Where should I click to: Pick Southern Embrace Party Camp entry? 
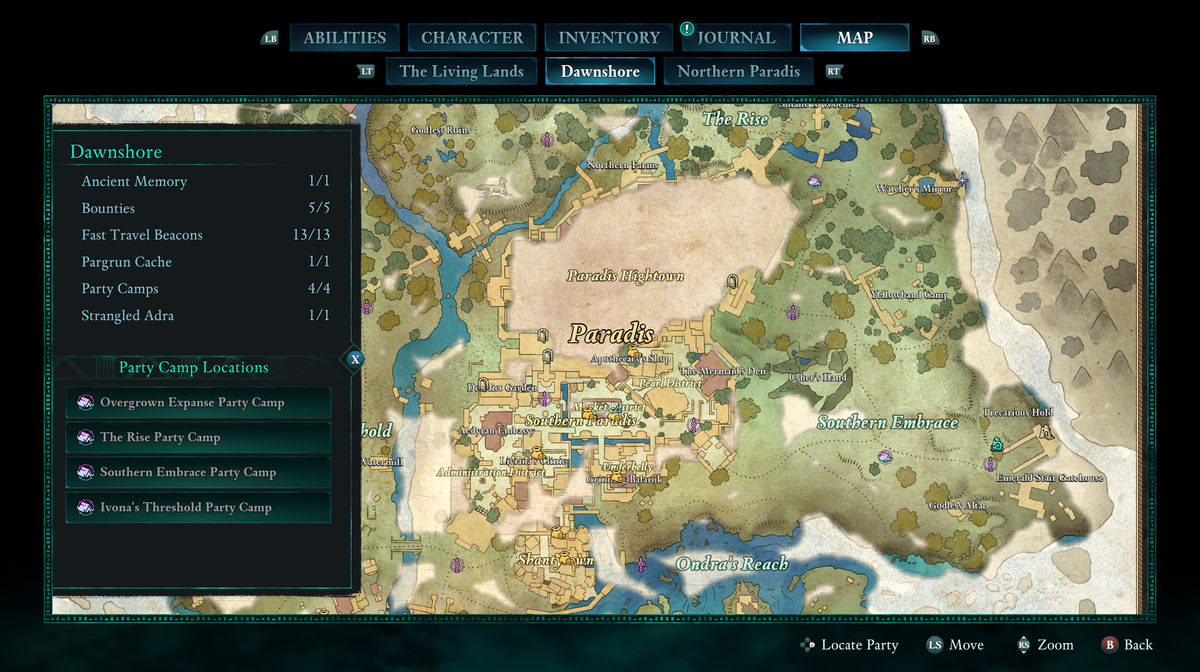(x=198, y=472)
